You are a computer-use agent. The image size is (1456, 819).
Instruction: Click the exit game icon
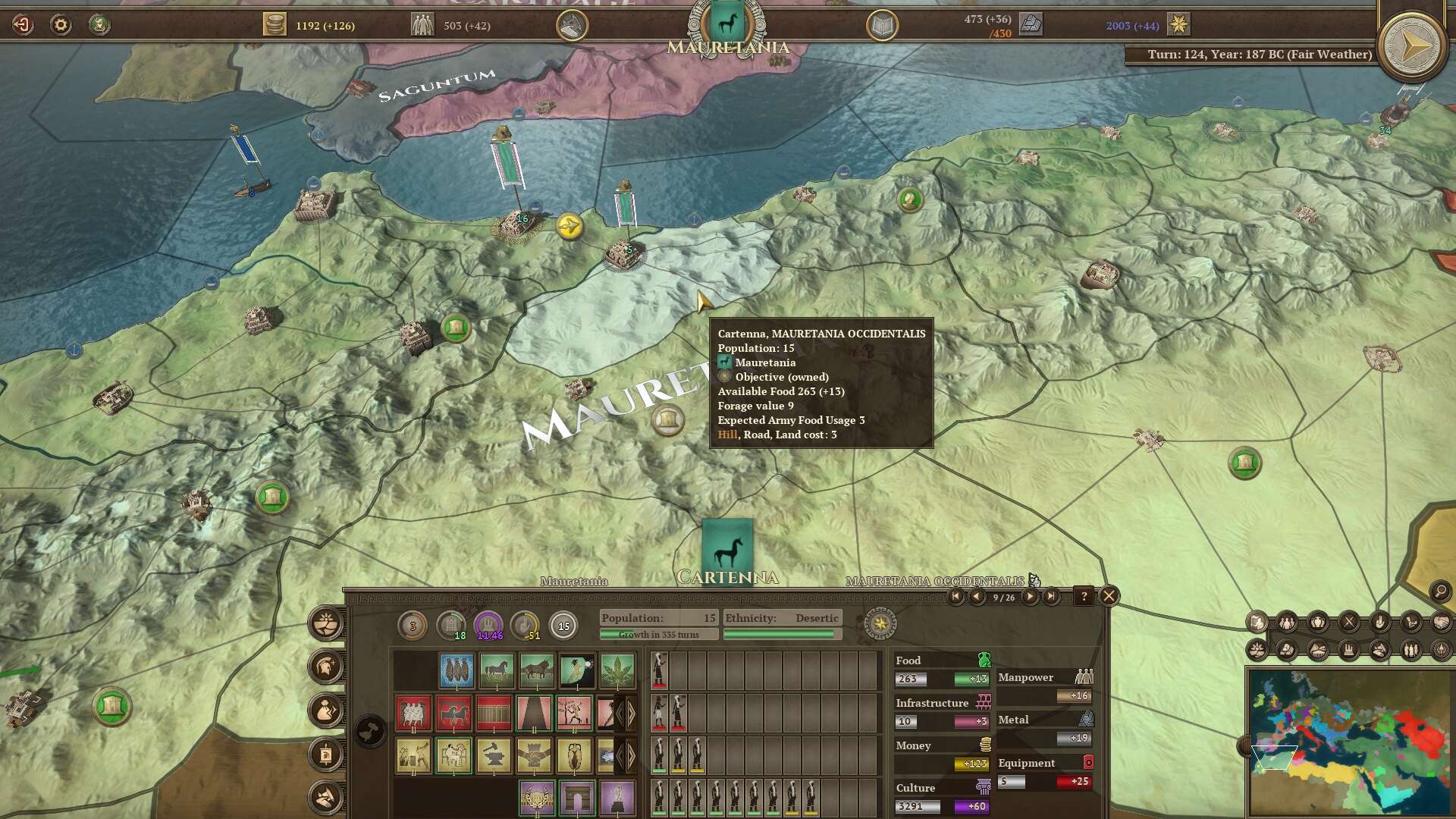[x=23, y=25]
